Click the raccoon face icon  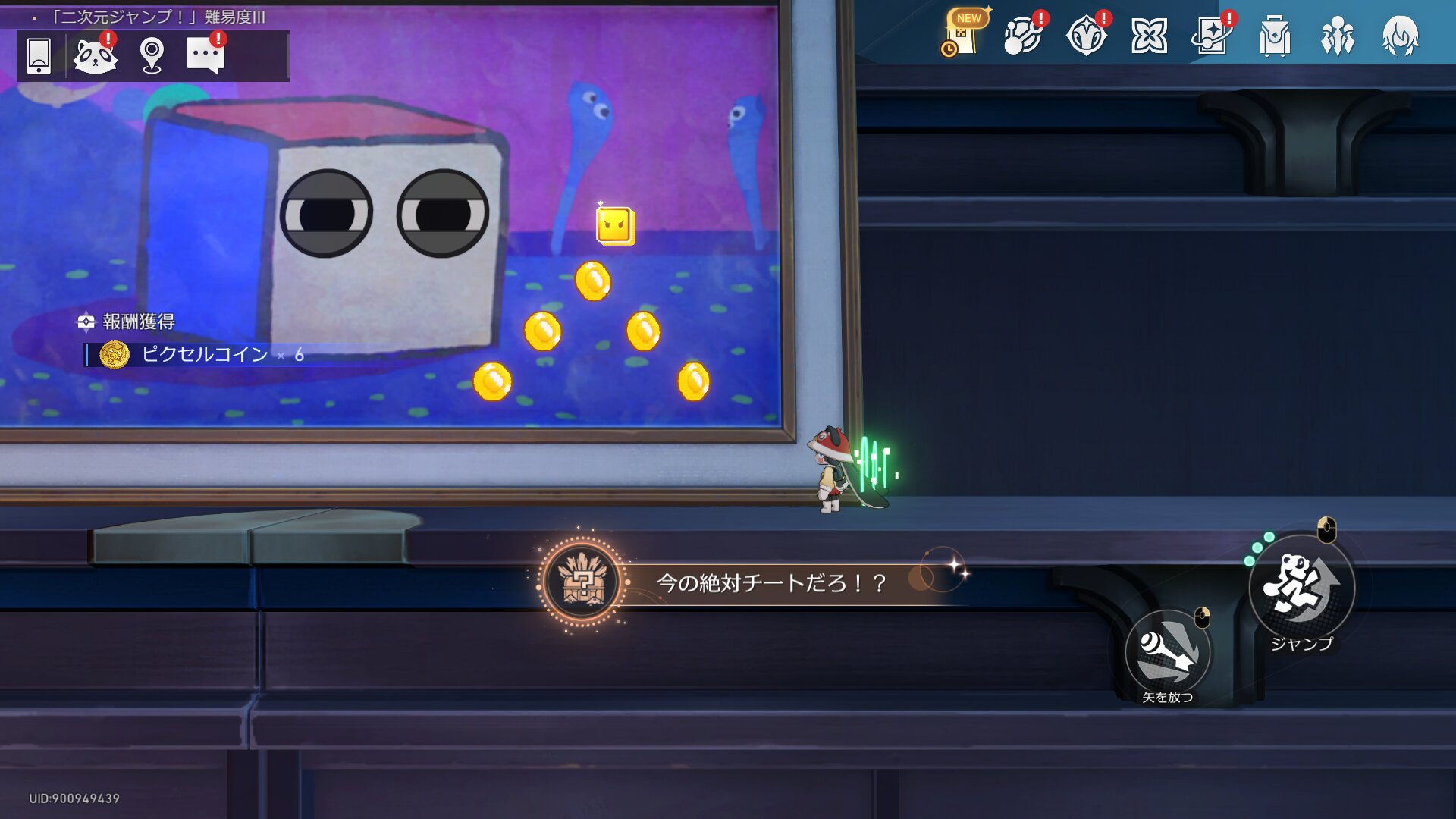click(x=95, y=56)
